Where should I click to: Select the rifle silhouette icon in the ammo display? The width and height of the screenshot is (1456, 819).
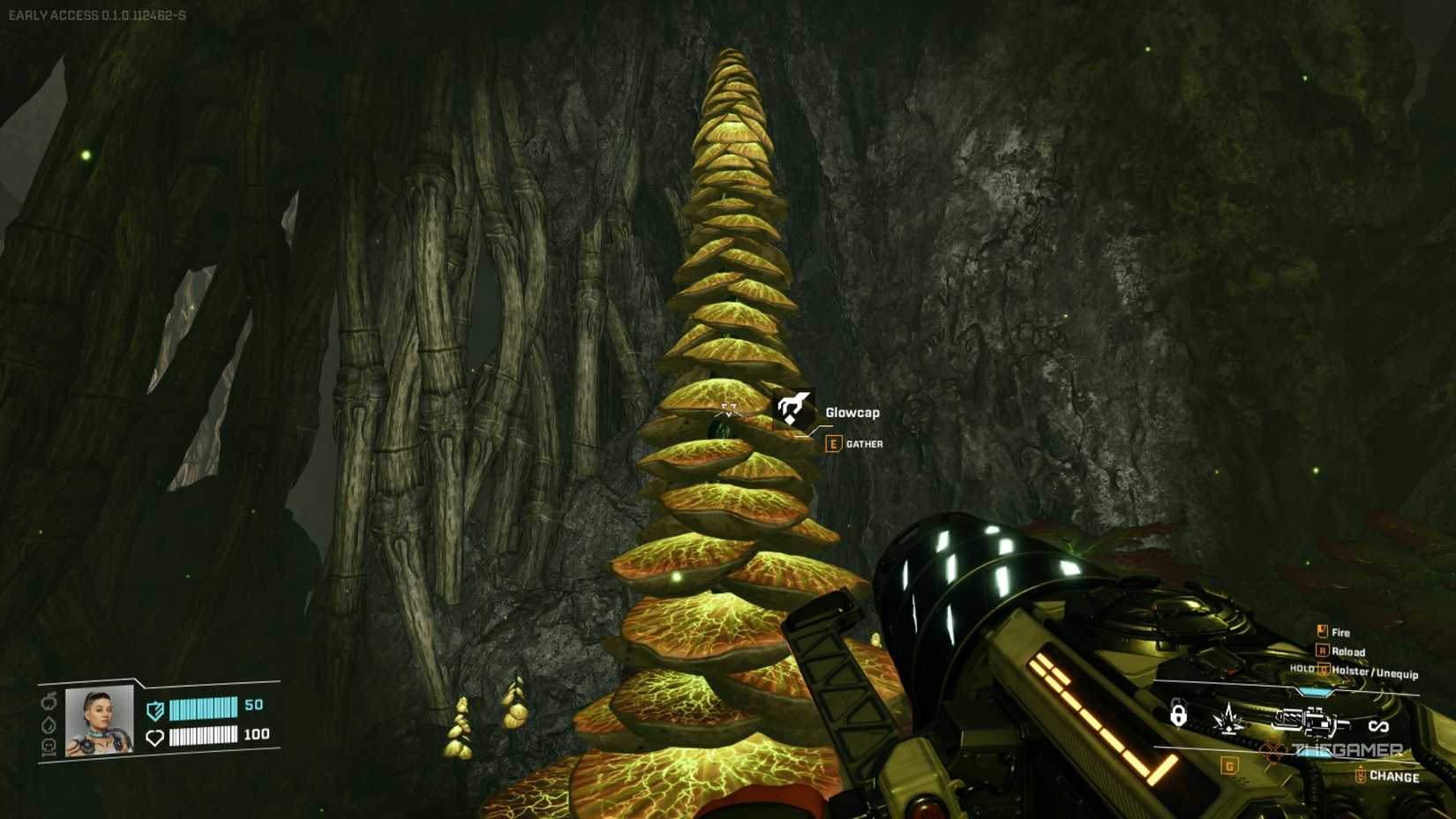(x=1313, y=722)
